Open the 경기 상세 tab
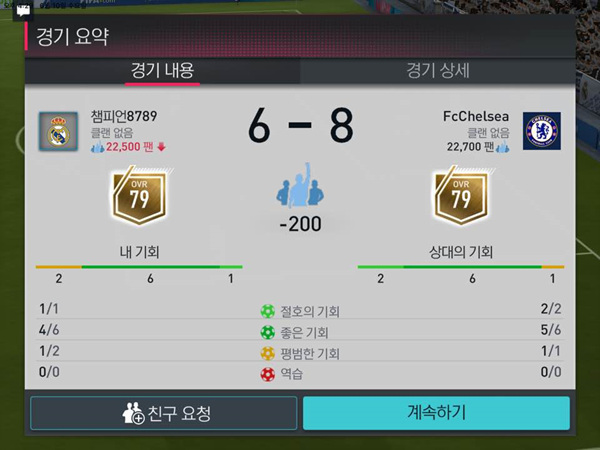The width and height of the screenshot is (600, 450). [438, 71]
